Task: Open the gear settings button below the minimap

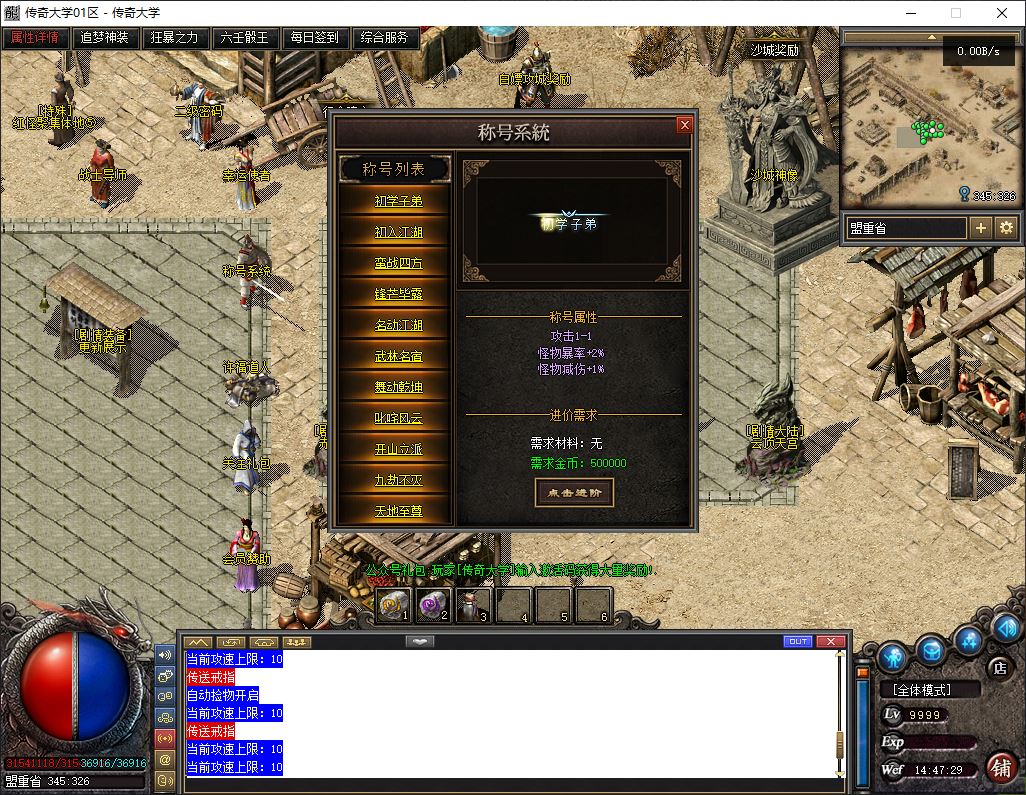Action: (1006, 228)
